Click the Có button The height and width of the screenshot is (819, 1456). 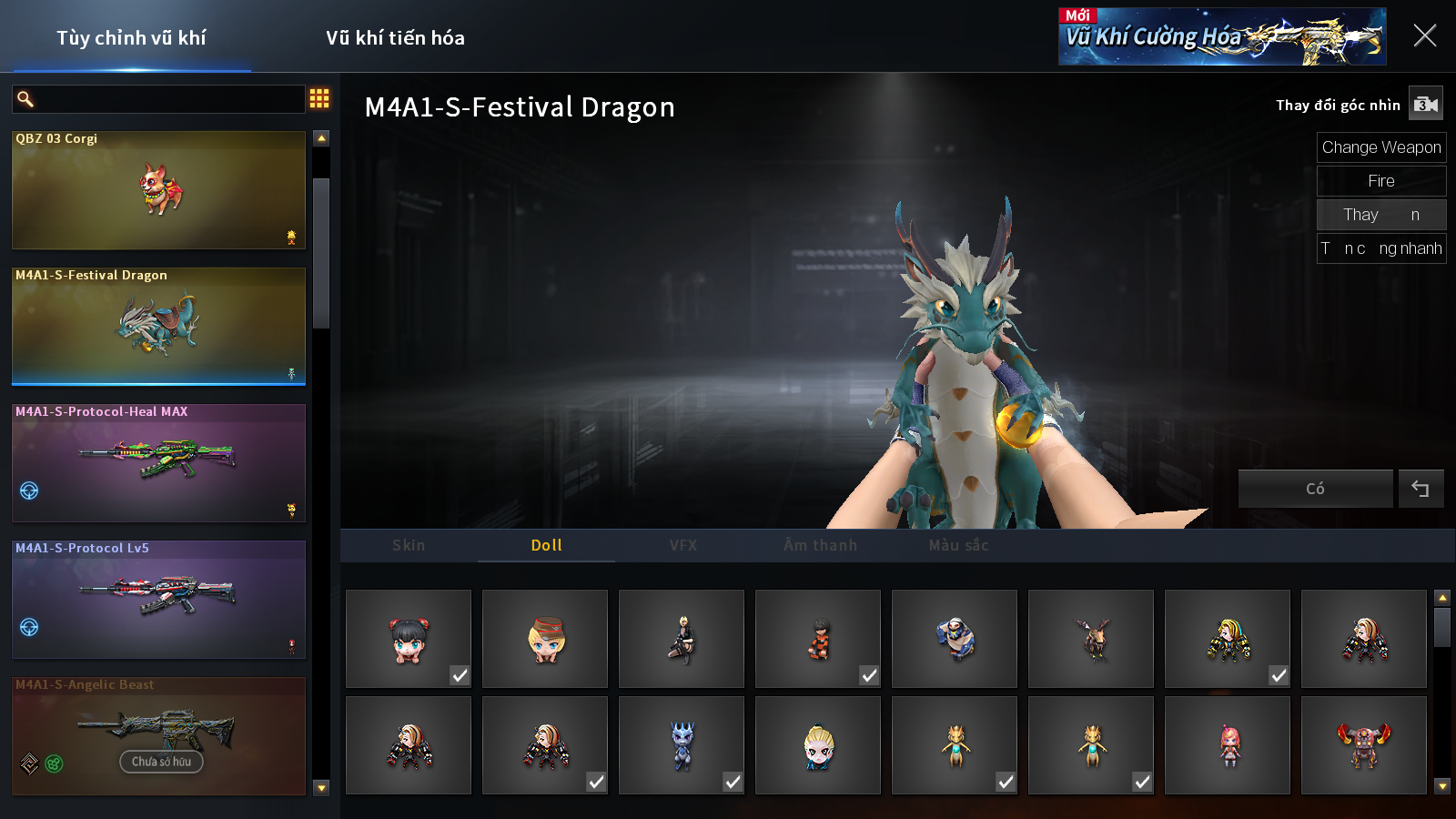[x=1315, y=489]
